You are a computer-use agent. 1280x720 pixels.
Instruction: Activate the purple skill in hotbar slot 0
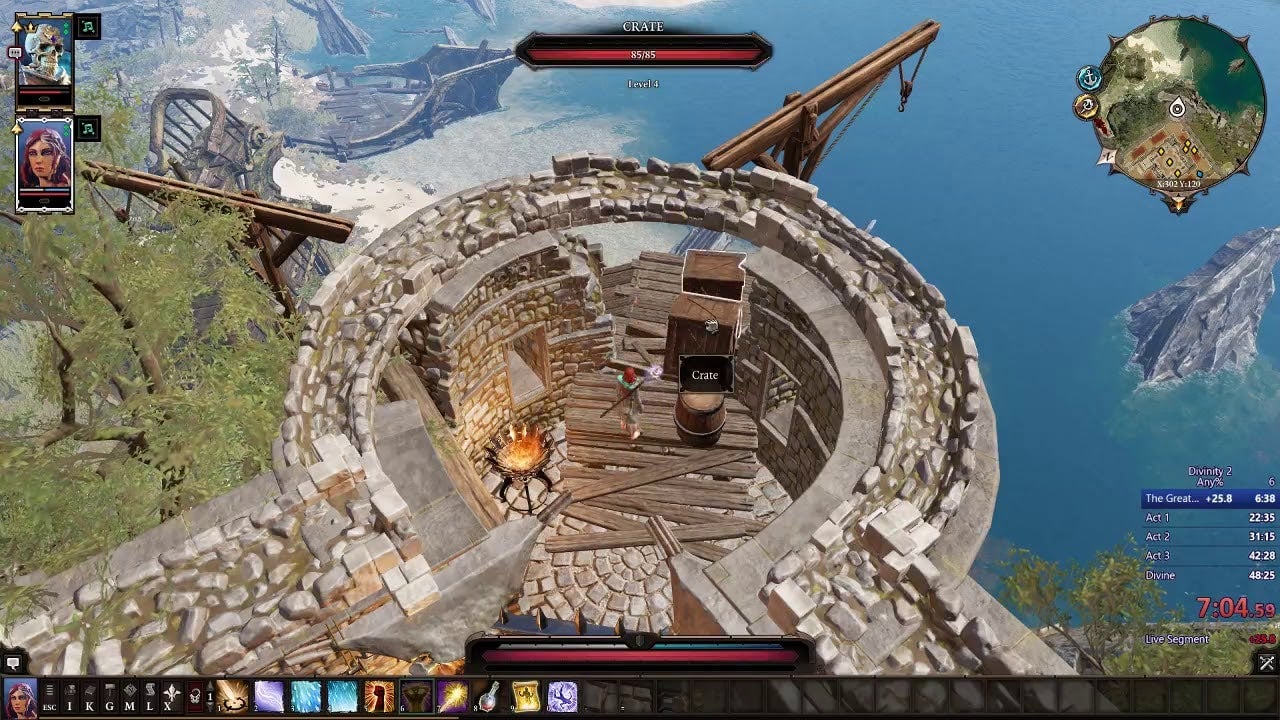(x=562, y=696)
